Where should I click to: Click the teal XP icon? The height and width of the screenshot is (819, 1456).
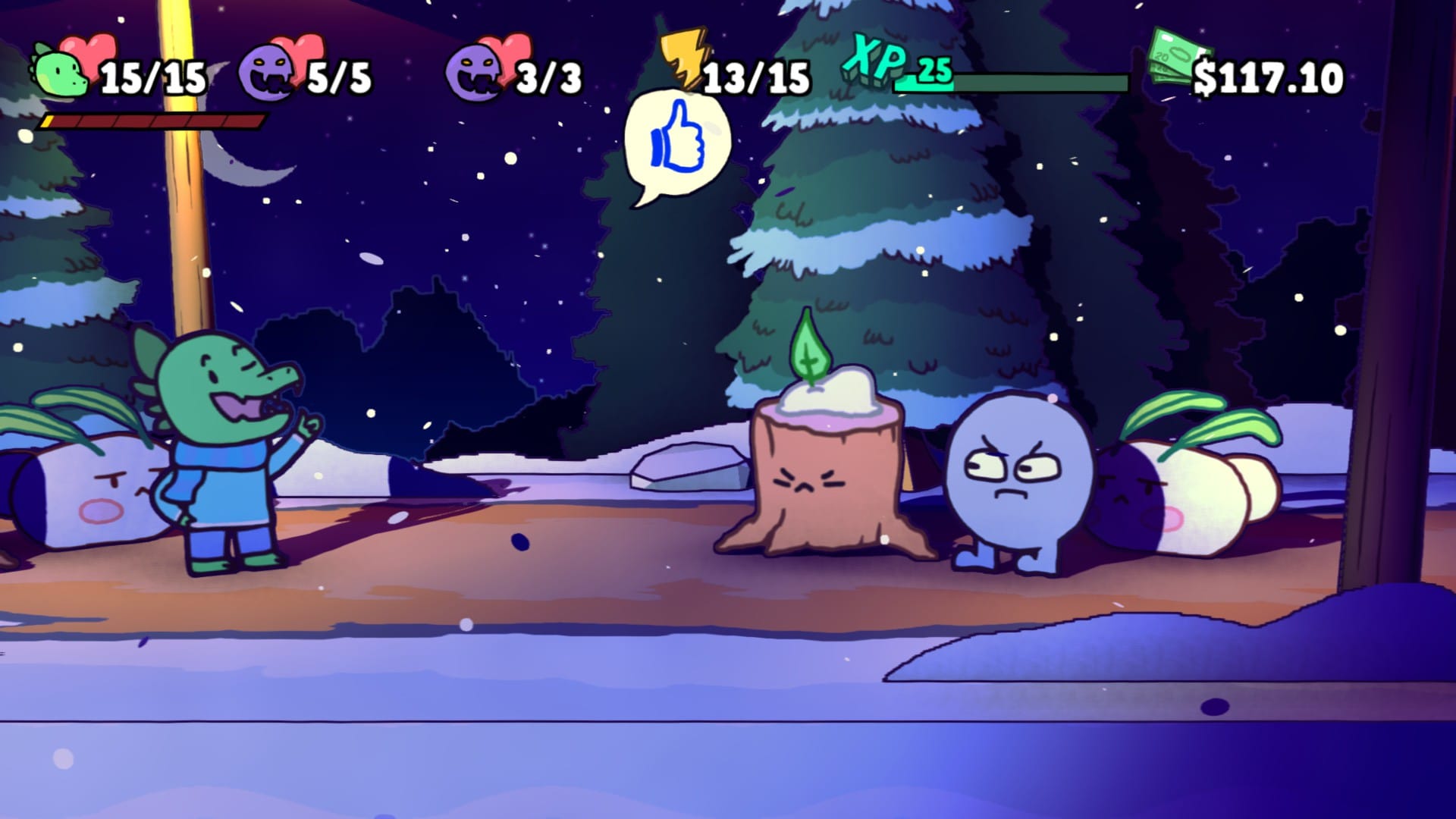click(x=874, y=59)
